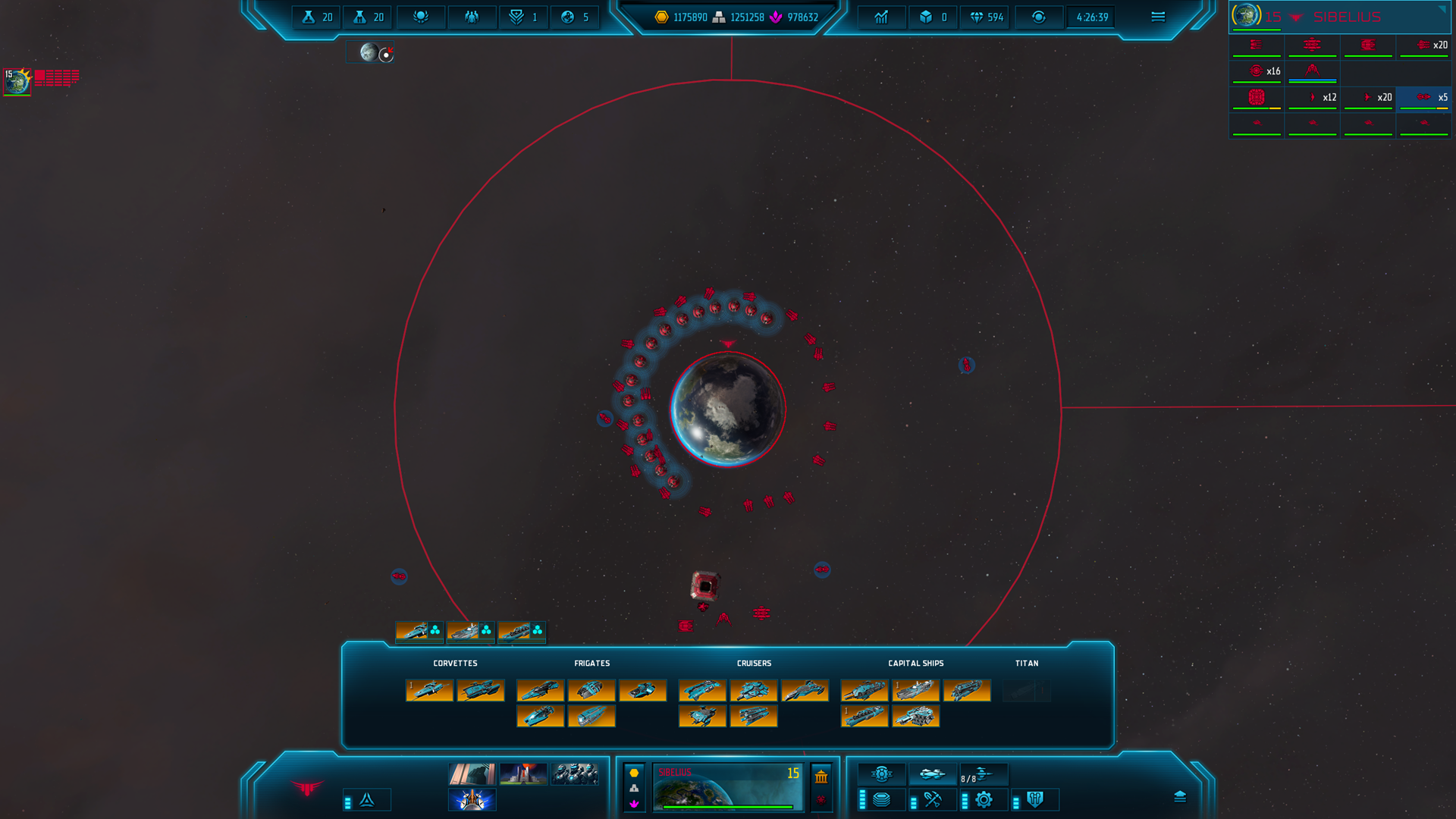Queue the first cruiser under Cruisers
Image resolution: width=1456 pixels, height=819 pixels.
702,690
